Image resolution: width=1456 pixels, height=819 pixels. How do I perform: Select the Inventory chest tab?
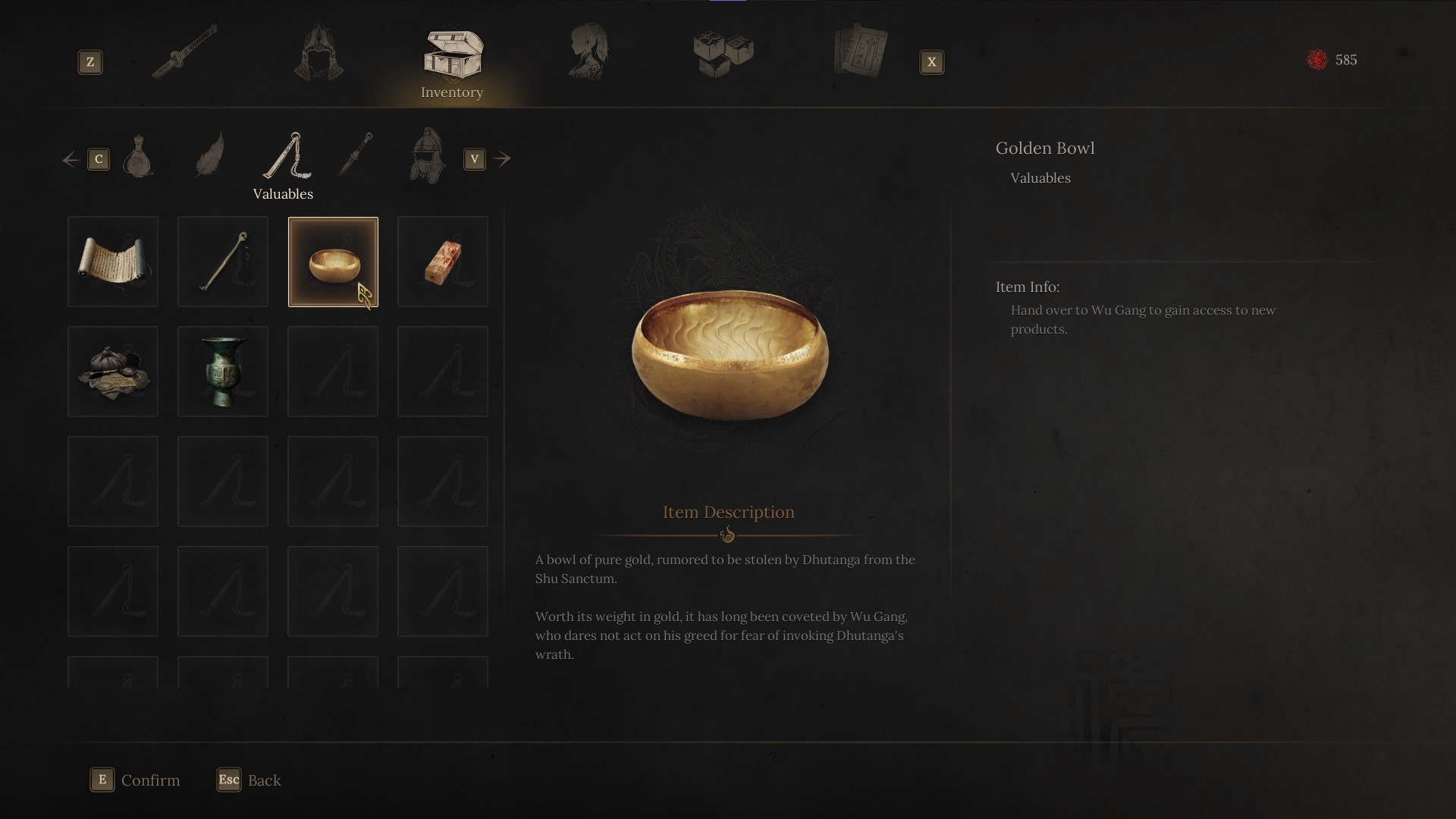point(453,55)
